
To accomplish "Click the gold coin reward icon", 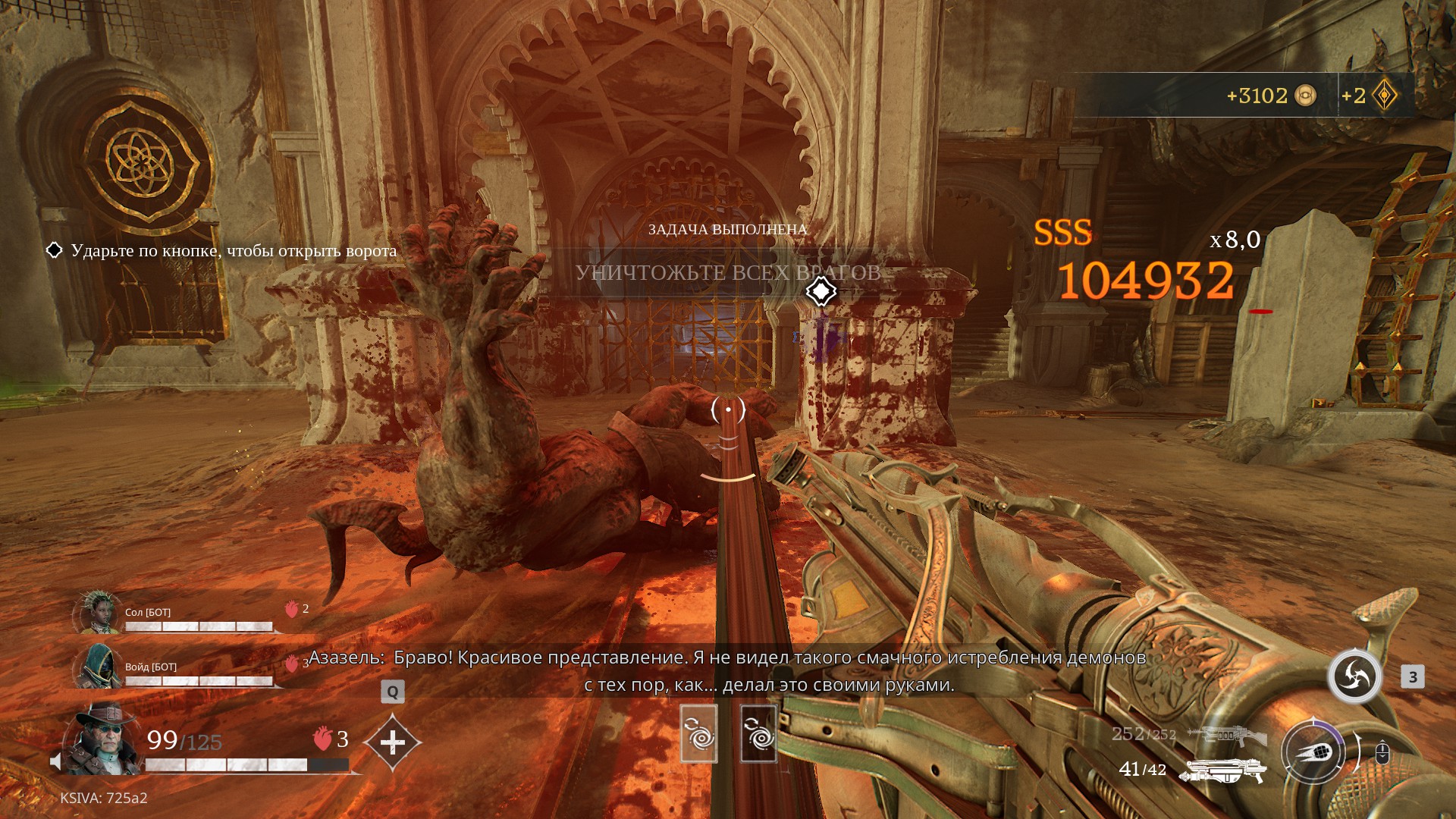I will [1305, 96].
